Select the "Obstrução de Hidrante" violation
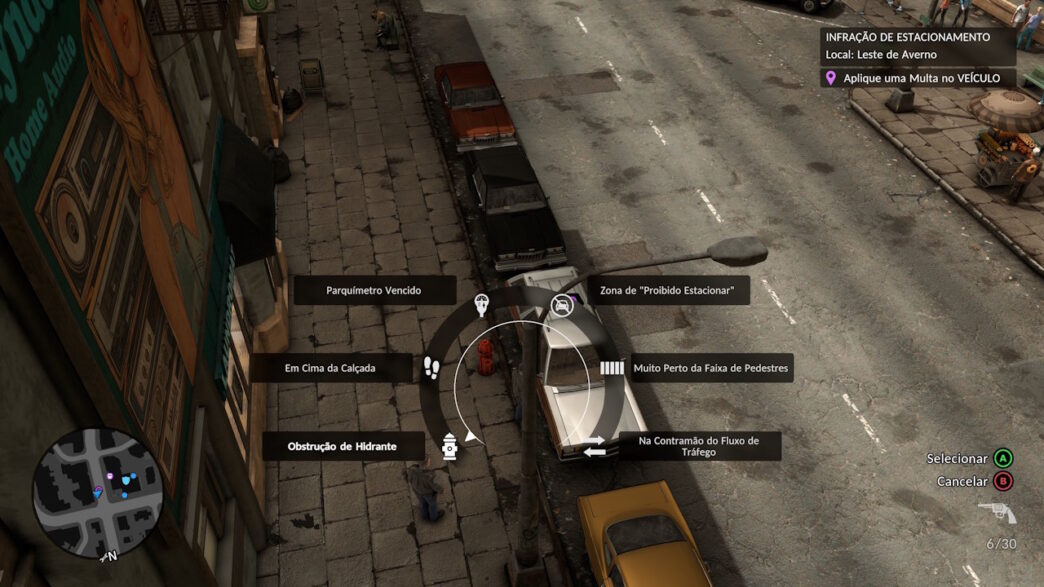The image size is (1044, 587). (x=343, y=446)
